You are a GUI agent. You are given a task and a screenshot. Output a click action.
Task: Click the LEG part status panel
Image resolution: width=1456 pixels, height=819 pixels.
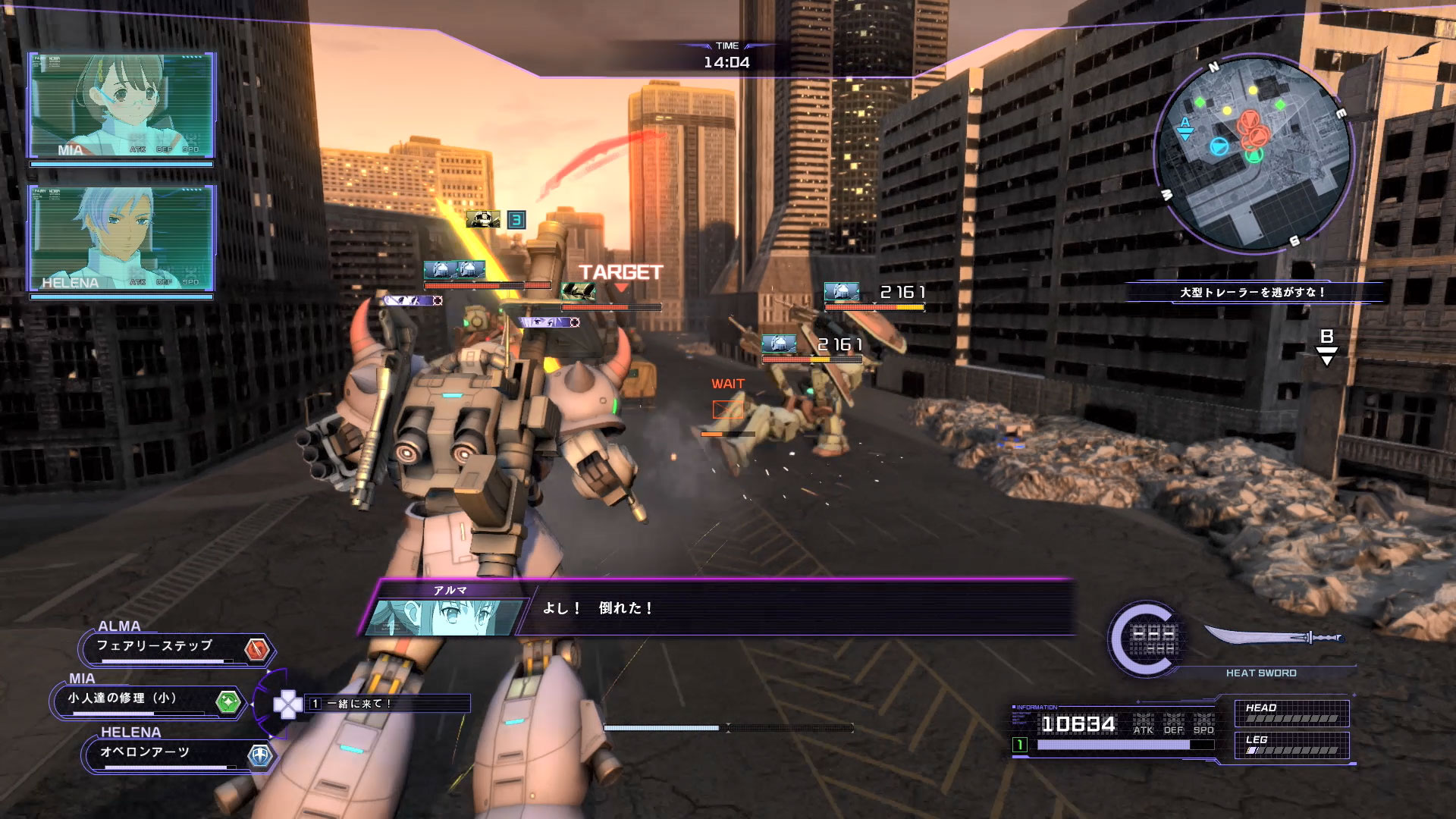[1291, 745]
